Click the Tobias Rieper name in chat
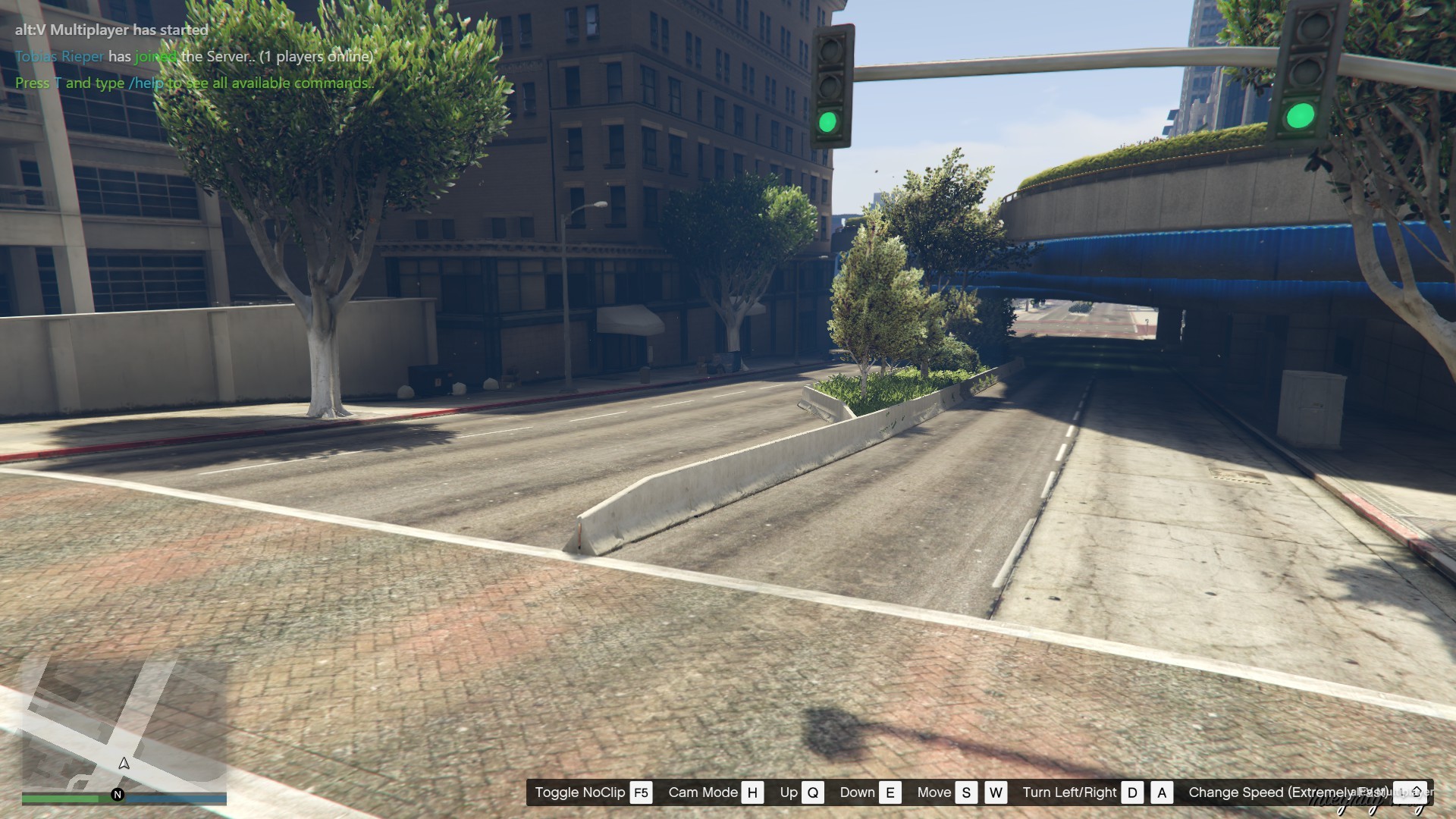1456x819 pixels. (x=59, y=56)
